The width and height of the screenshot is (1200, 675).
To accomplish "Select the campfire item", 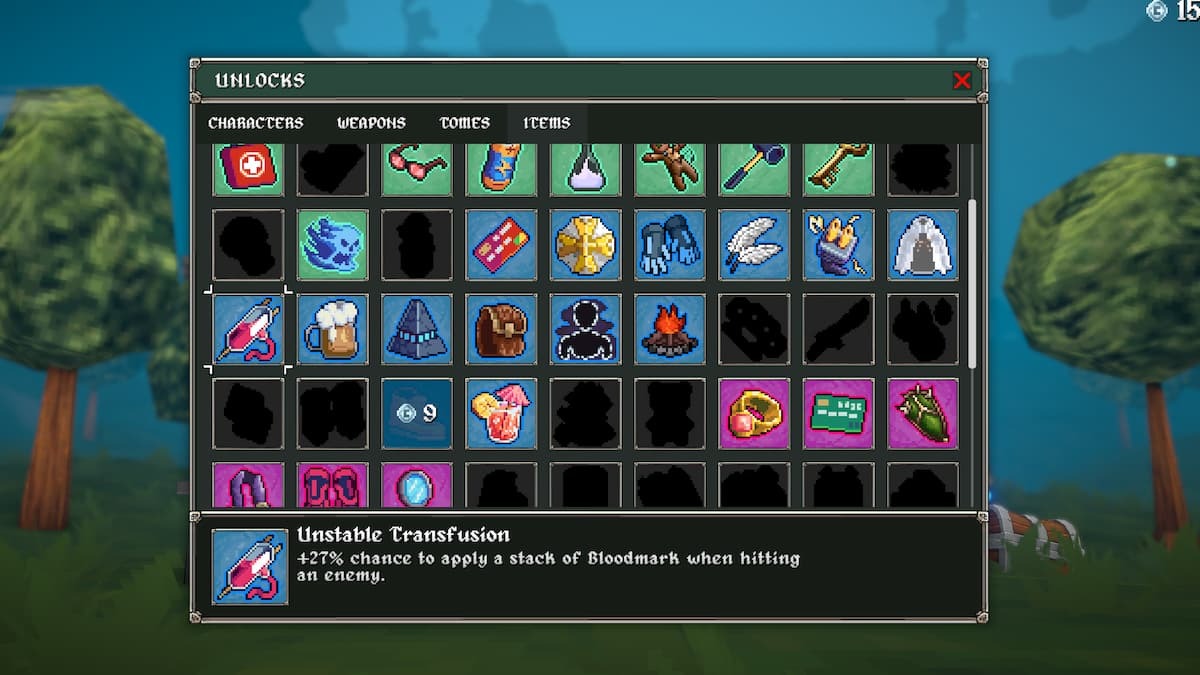I will tap(670, 329).
